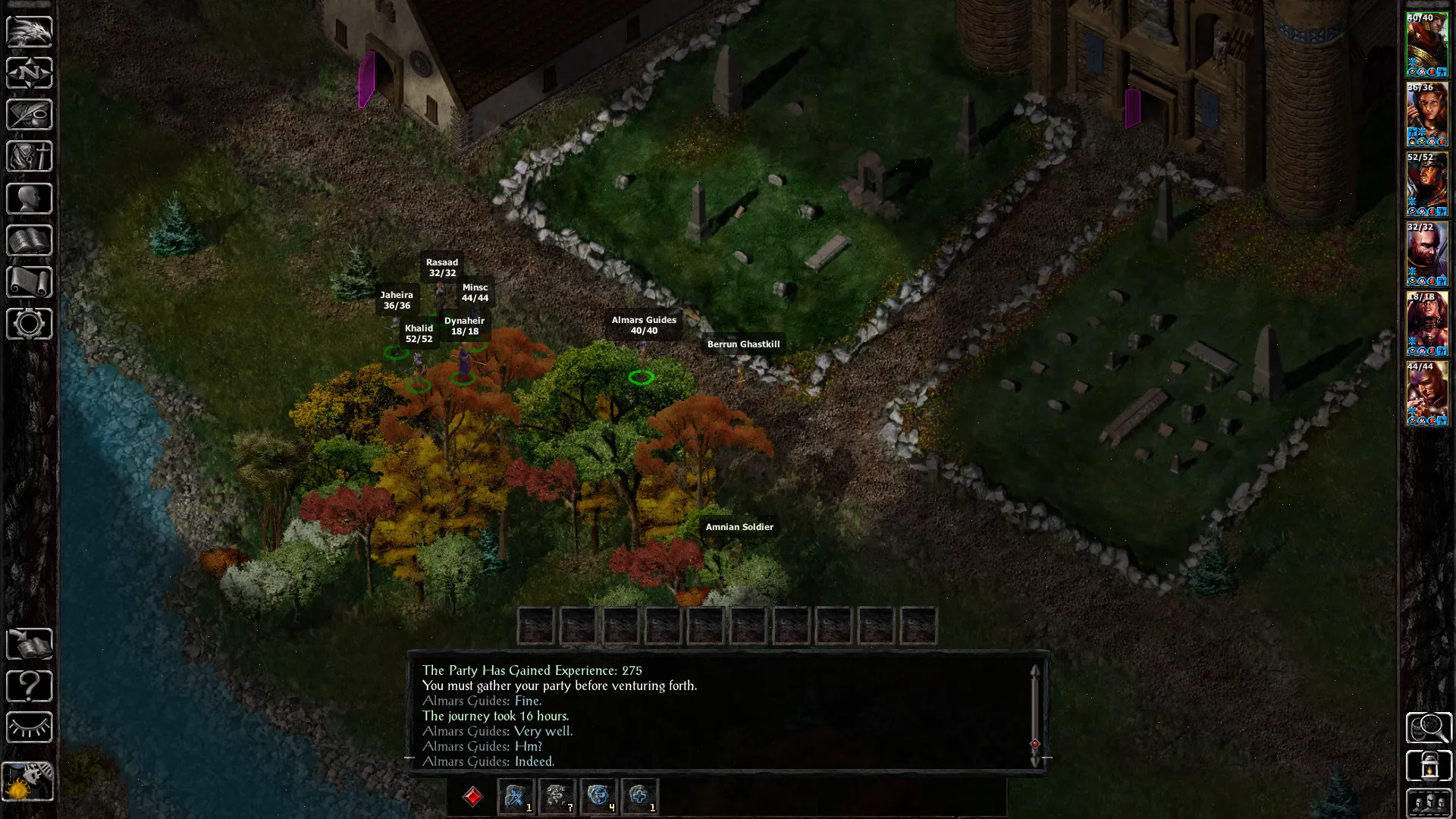Click the skull and flame button in the sidebar corner
This screenshot has width=1456, height=819.
click(29, 781)
